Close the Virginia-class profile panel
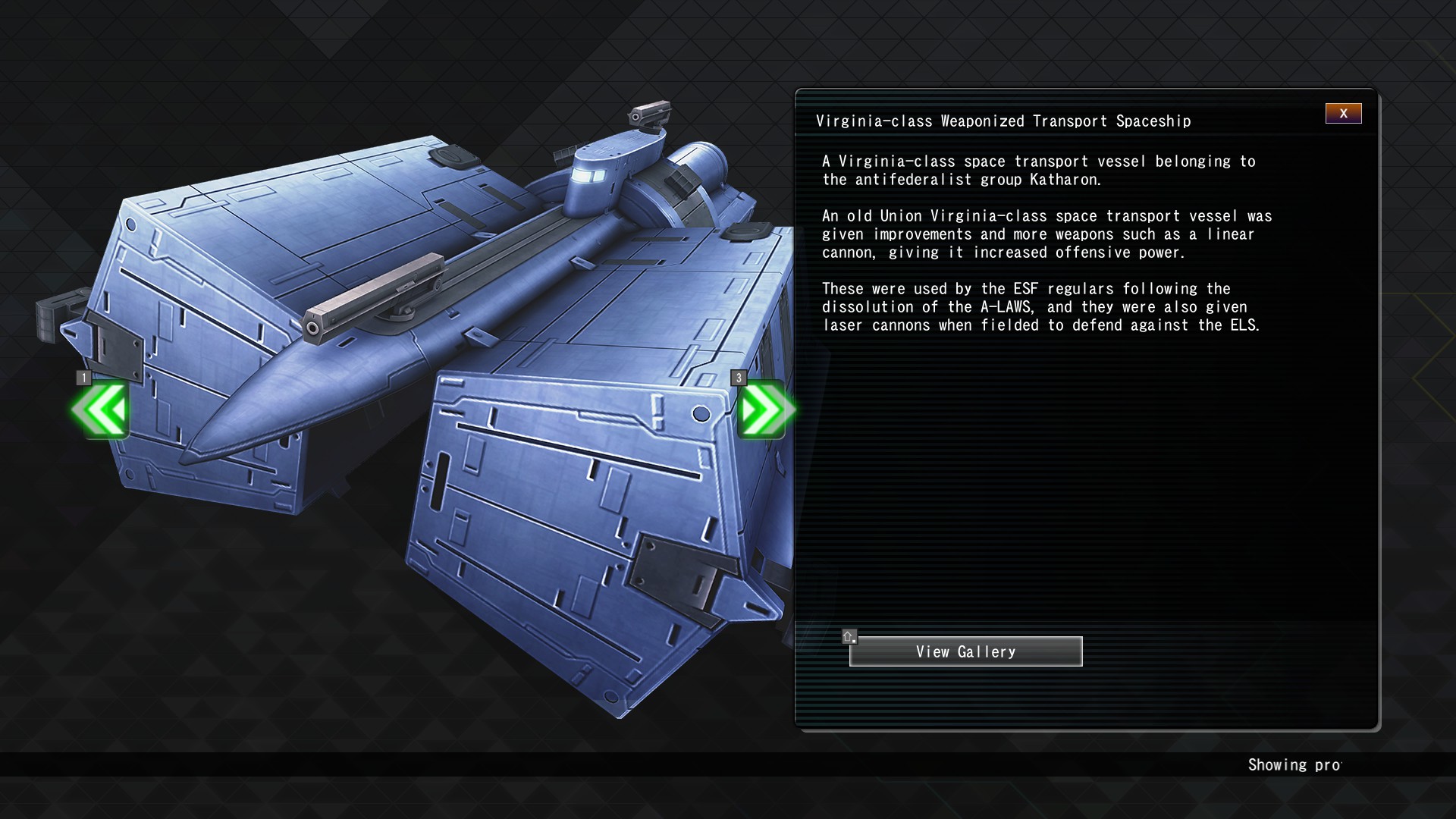This screenshot has width=1456, height=819. [1343, 114]
